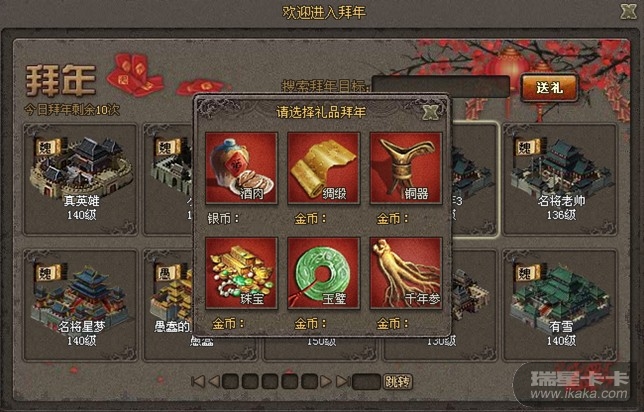This screenshot has height=412, width=644.
Task: Click the page number input box
Action: (366, 381)
